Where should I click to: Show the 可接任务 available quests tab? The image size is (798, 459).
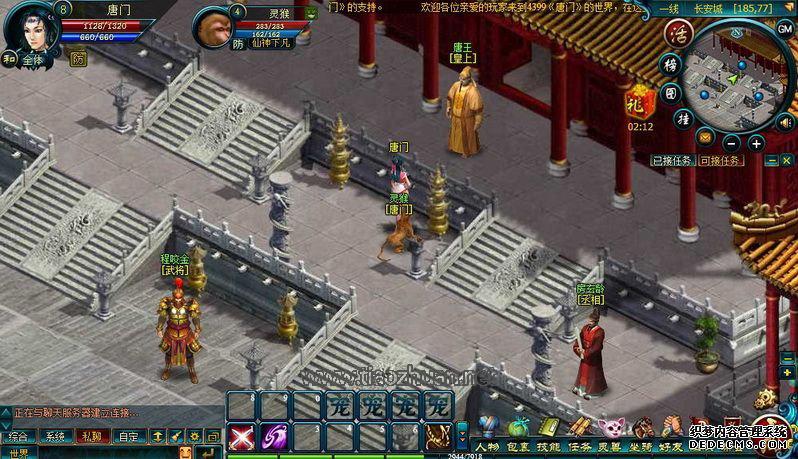pos(720,160)
